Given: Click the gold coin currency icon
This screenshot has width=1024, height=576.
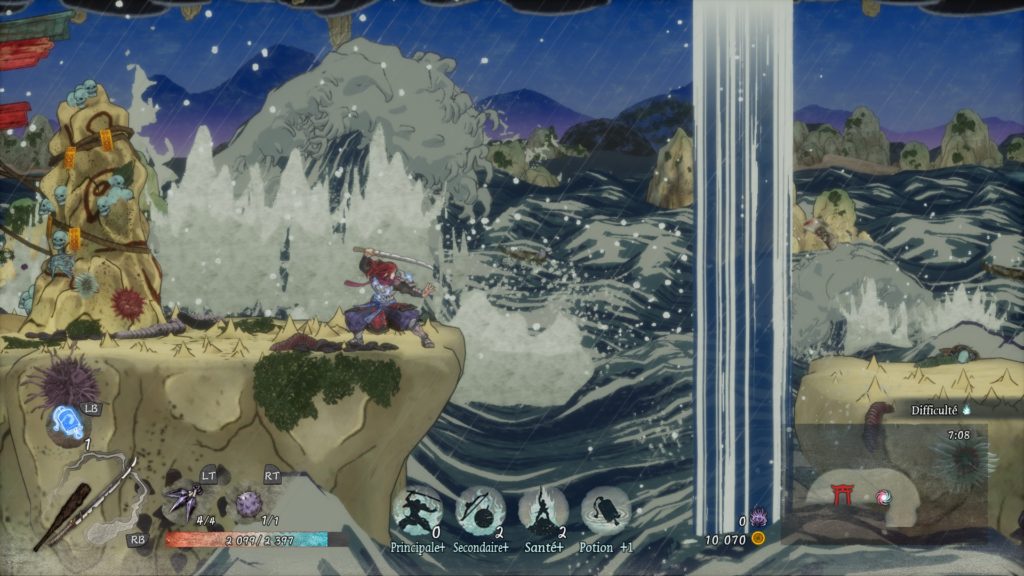Looking at the screenshot, I should [758, 538].
